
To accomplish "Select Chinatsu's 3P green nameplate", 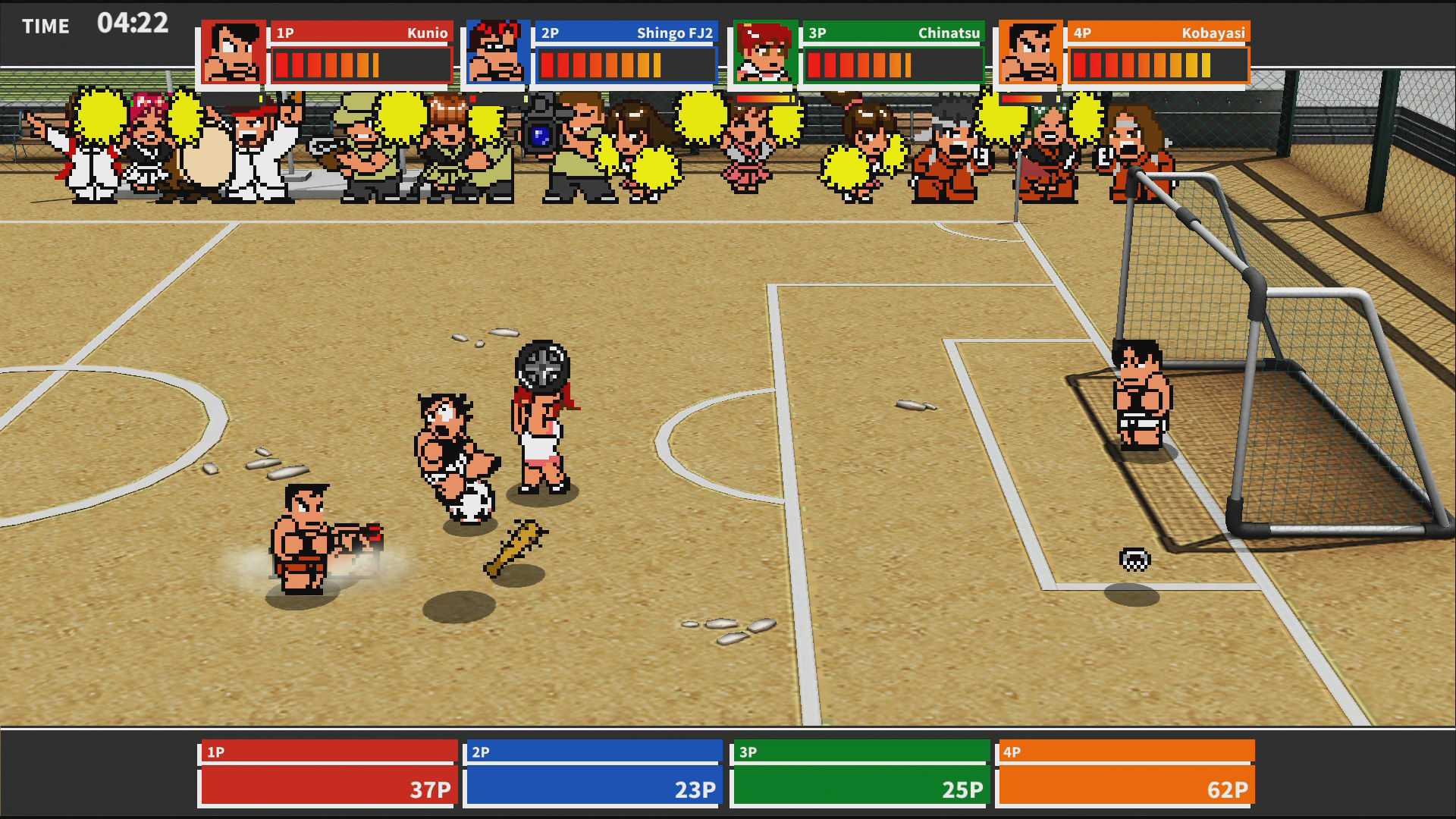I will click(x=891, y=33).
